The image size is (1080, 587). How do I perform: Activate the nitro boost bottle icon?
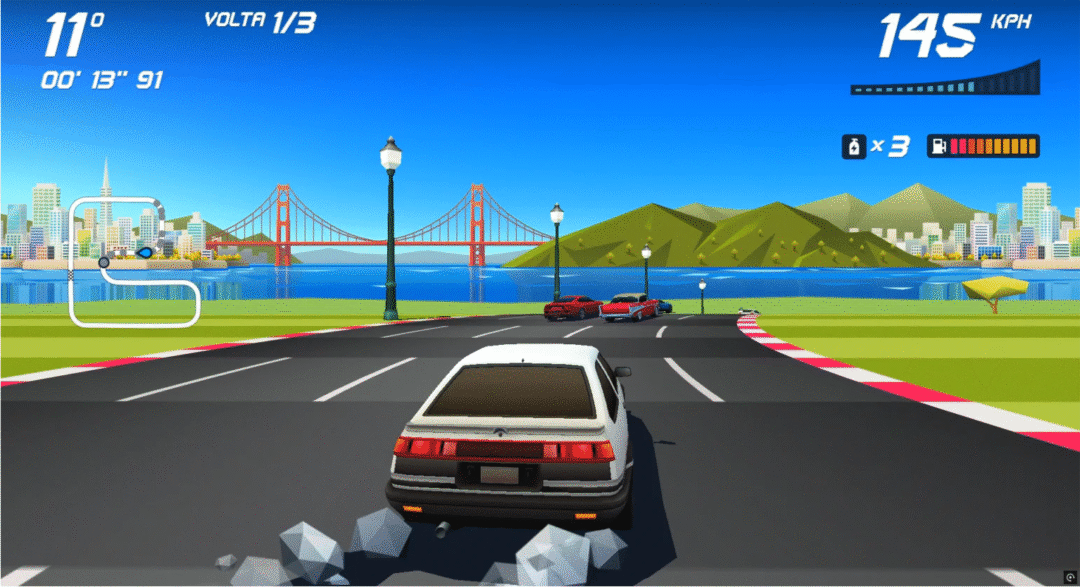click(853, 147)
